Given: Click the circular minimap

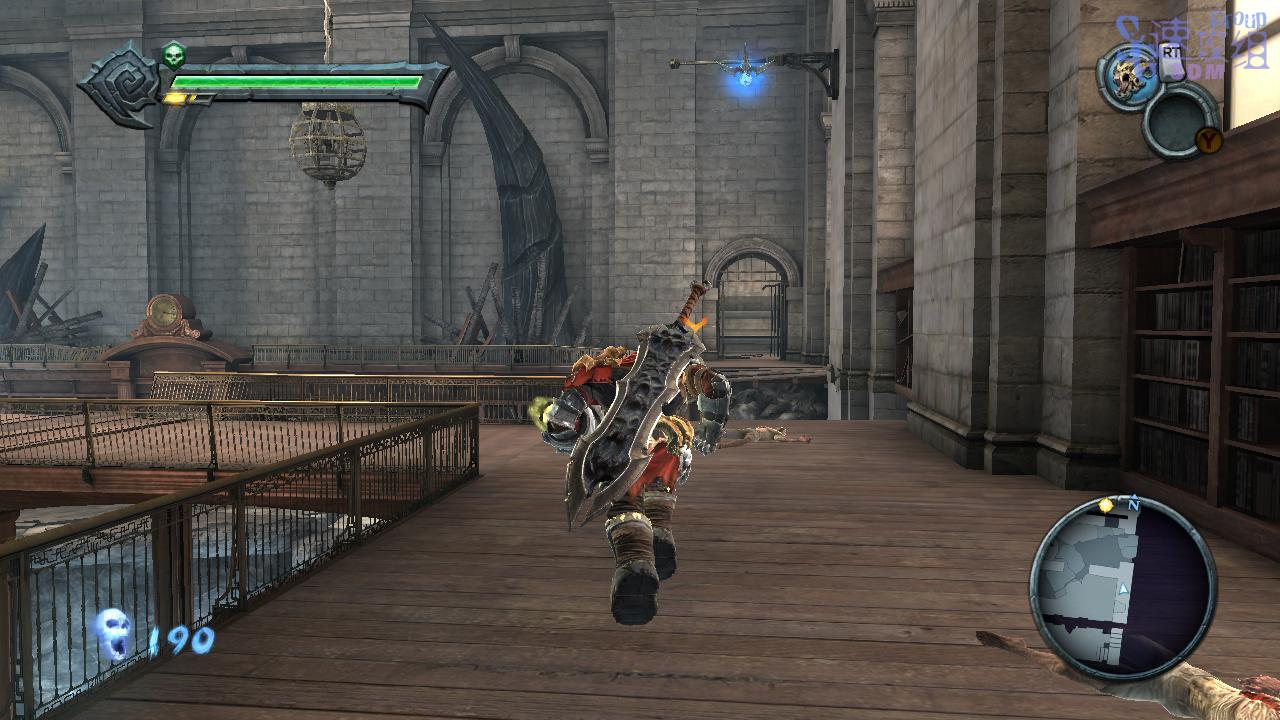Looking at the screenshot, I should coord(1122,588).
